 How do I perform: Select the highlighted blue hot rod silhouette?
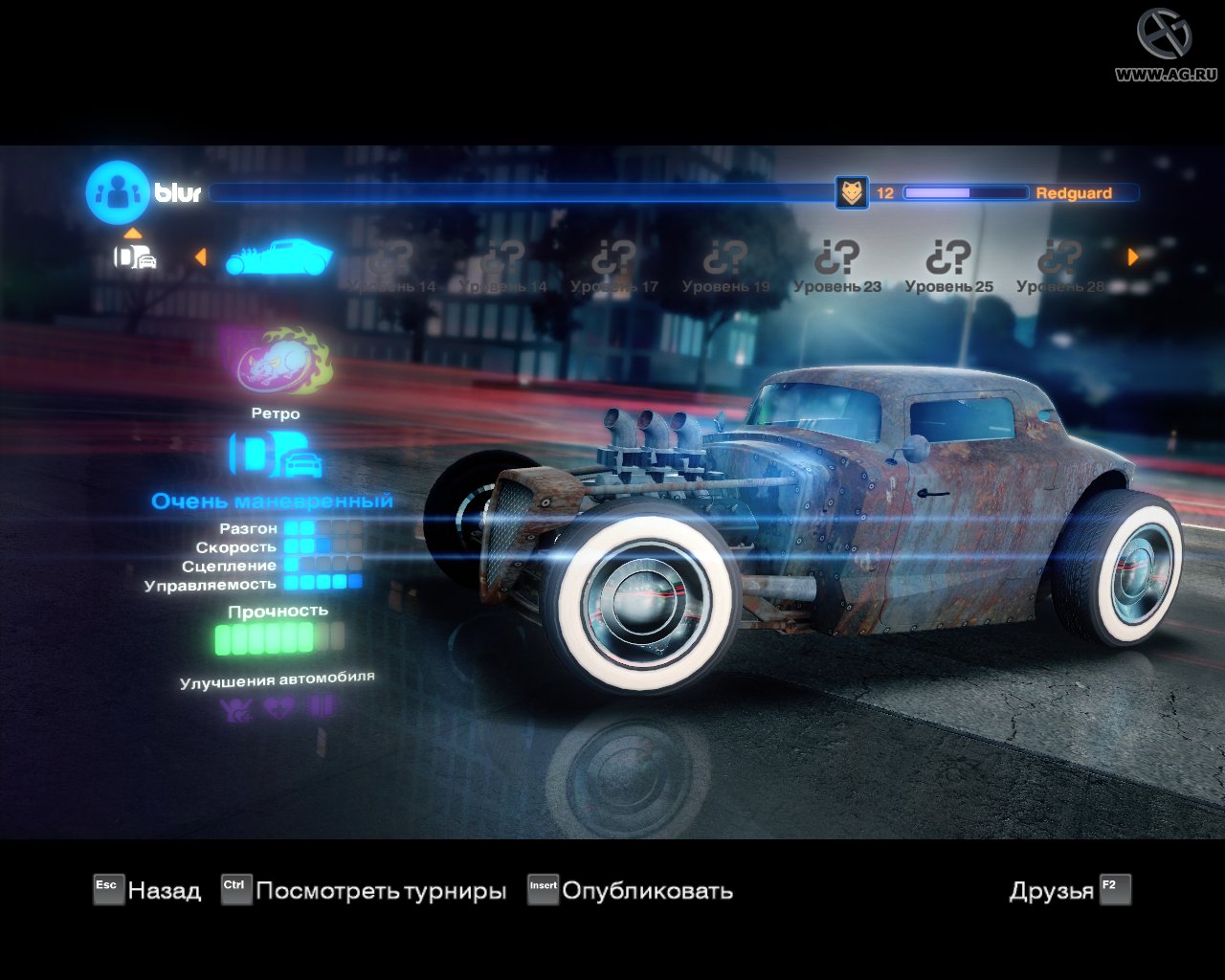point(278,256)
